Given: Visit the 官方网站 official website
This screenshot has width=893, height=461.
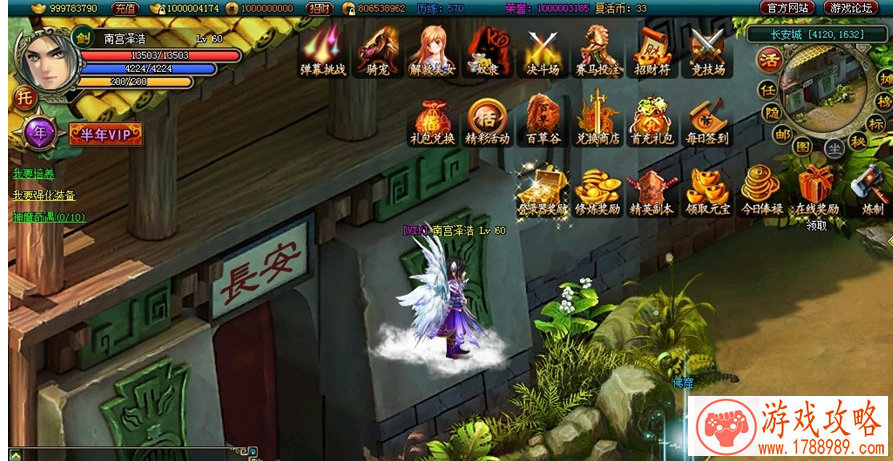Looking at the screenshot, I should 786,8.
